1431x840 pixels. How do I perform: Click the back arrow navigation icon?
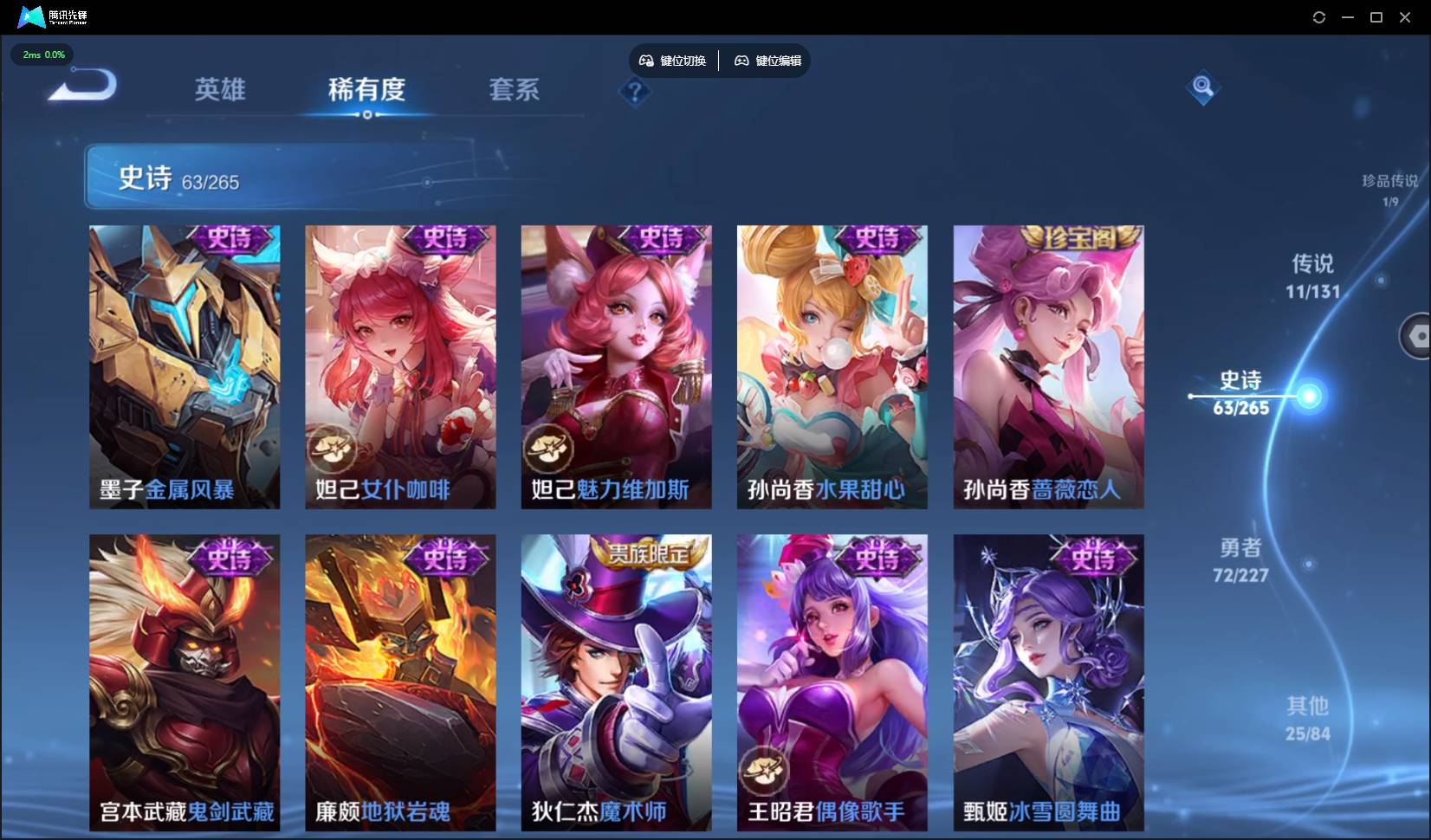tap(80, 86)
